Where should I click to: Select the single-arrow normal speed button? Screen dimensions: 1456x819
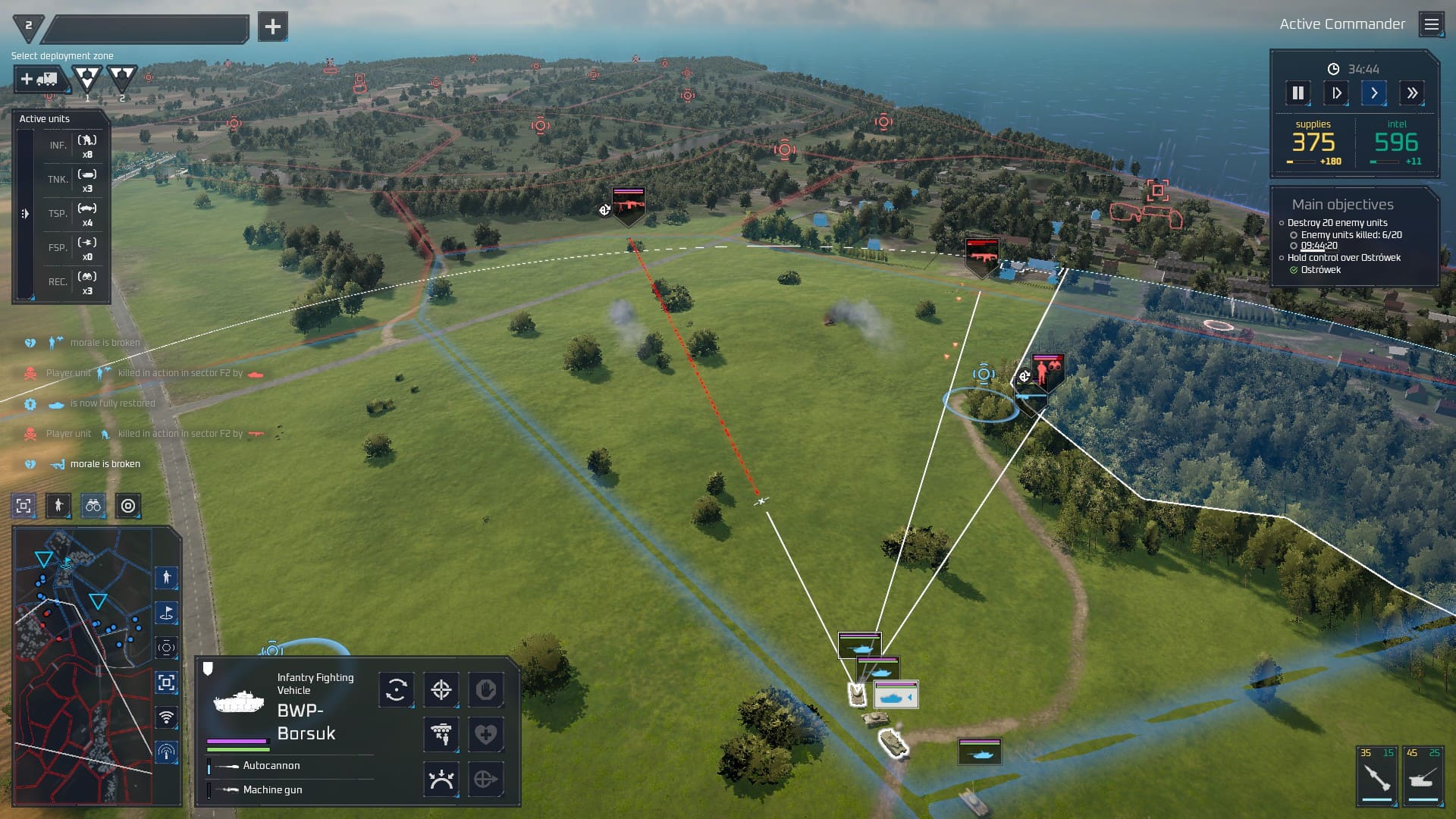pos(1373,93)
